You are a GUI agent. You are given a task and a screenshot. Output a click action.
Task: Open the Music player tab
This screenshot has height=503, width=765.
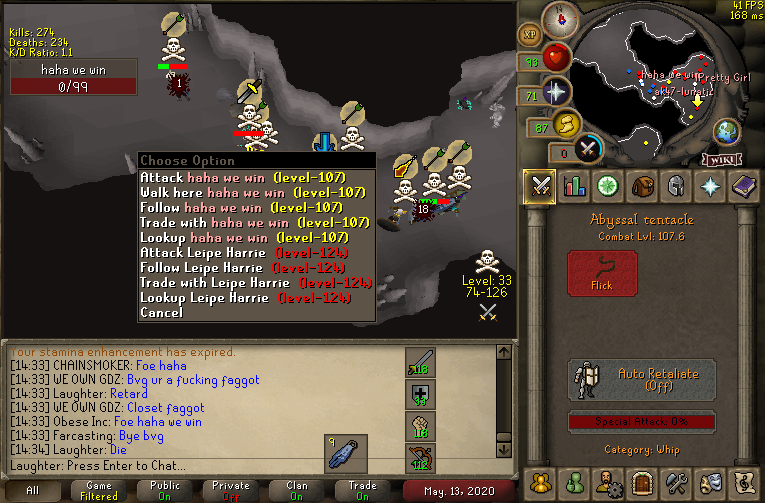pos(745,482)
